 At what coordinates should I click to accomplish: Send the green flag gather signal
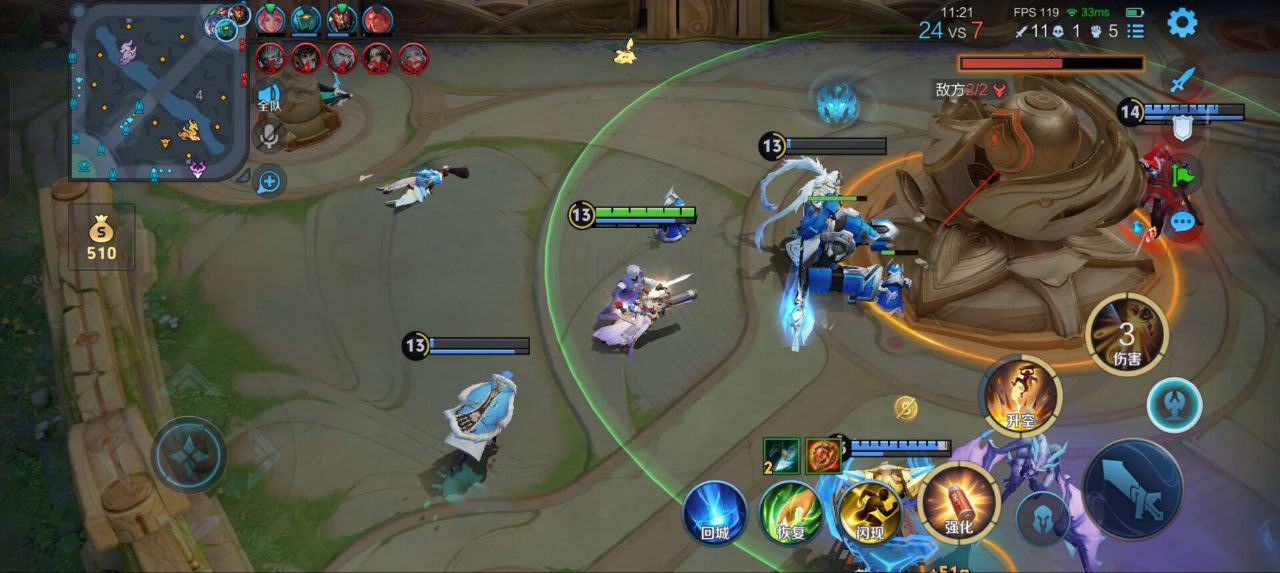[x=1183, y=174]
